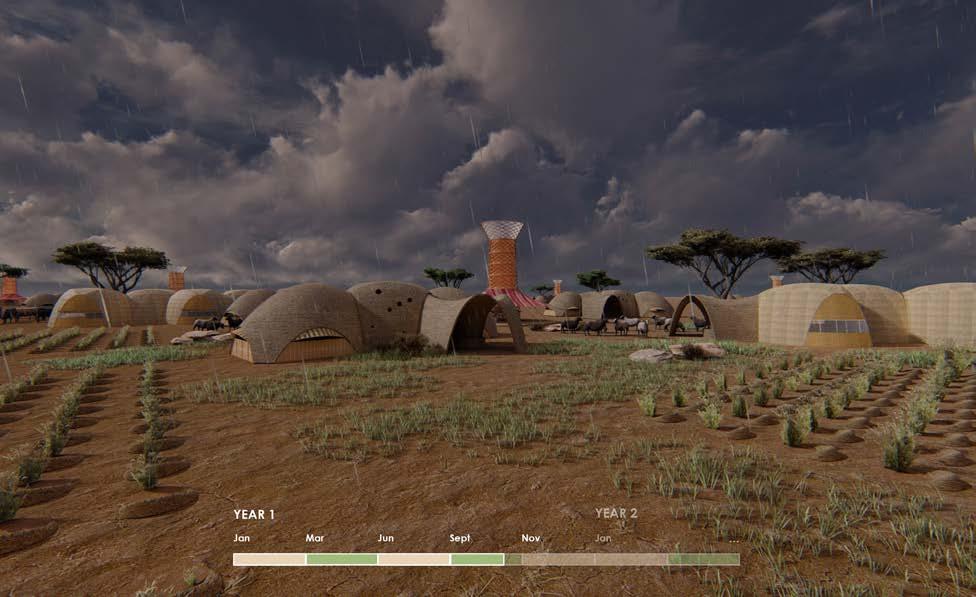Select the Jan to Mar timeline segment

click(269, 559)
